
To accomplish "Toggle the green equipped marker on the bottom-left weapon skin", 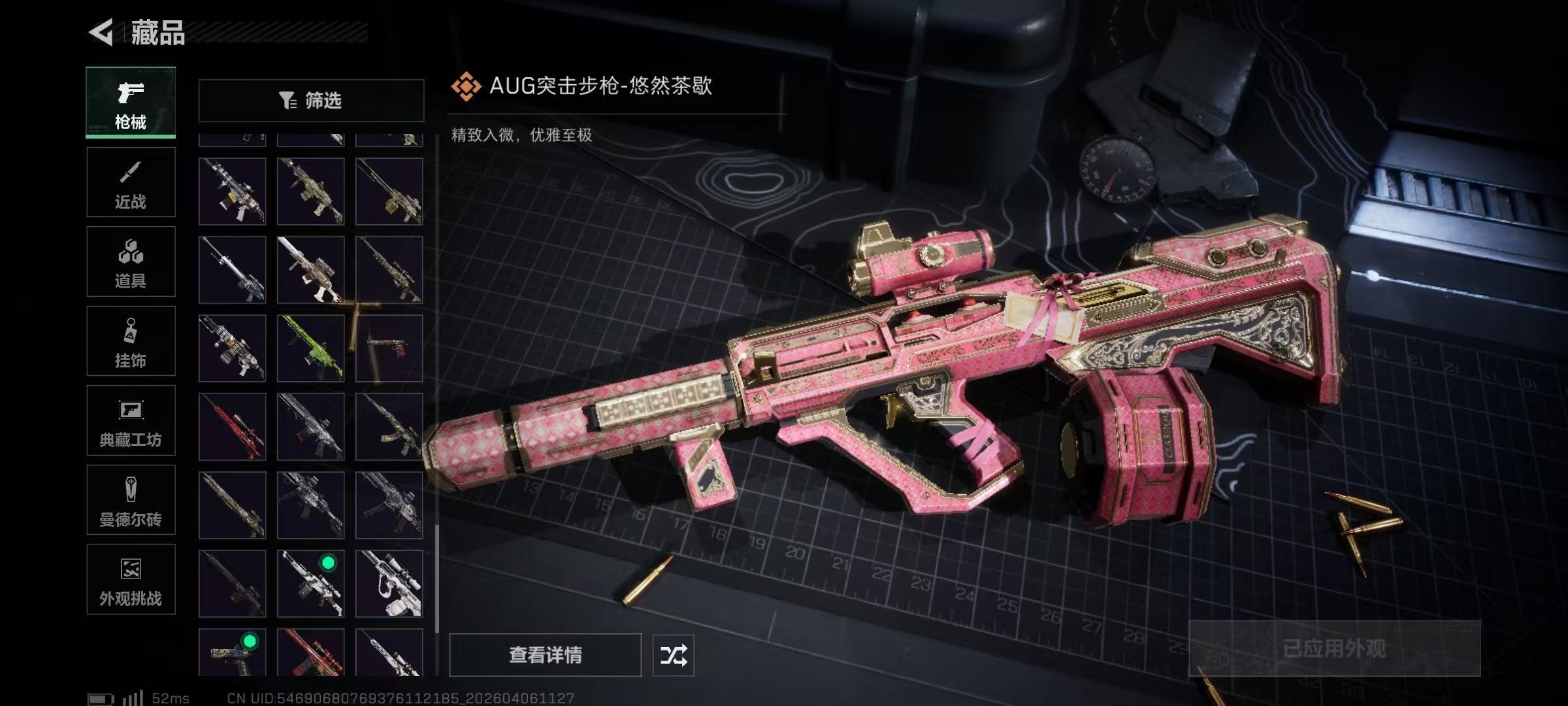I will [249, 642].
